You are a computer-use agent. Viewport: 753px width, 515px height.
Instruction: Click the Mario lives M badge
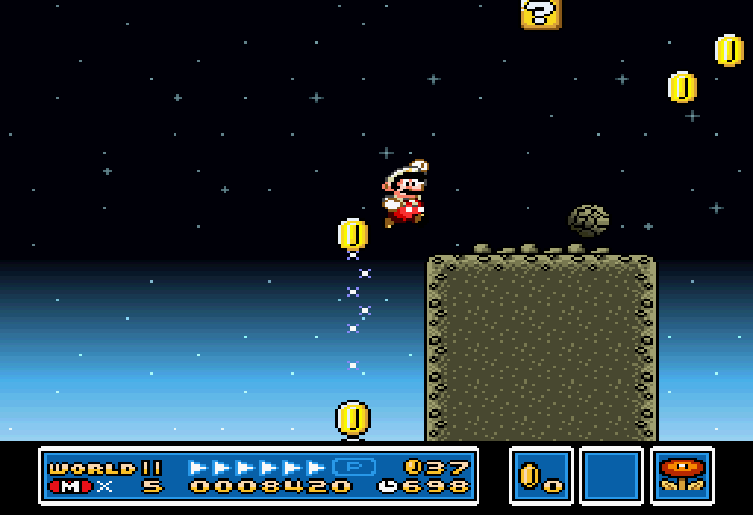pos(69,487)
